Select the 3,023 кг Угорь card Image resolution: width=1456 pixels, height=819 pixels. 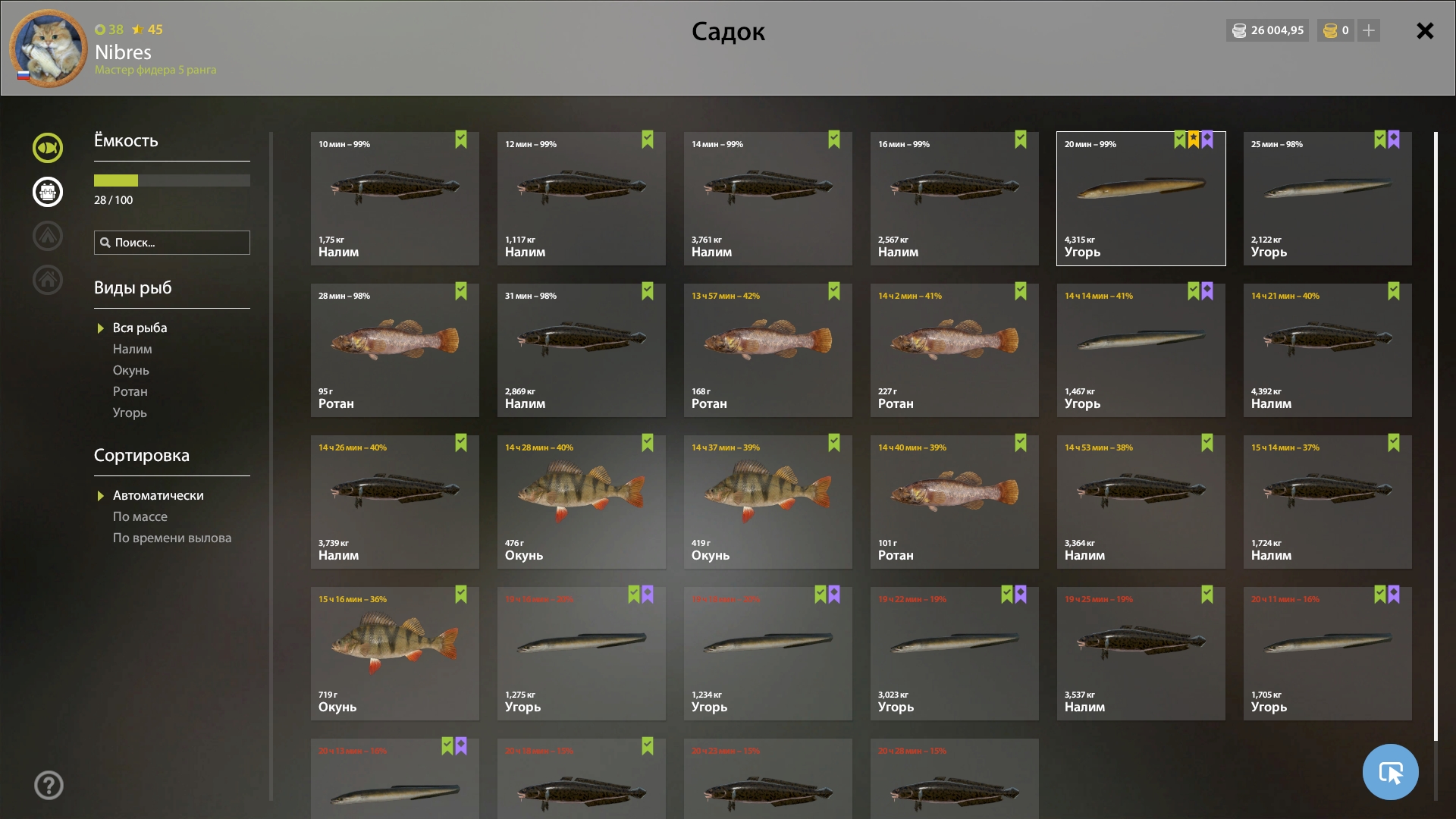click(954, 654)
